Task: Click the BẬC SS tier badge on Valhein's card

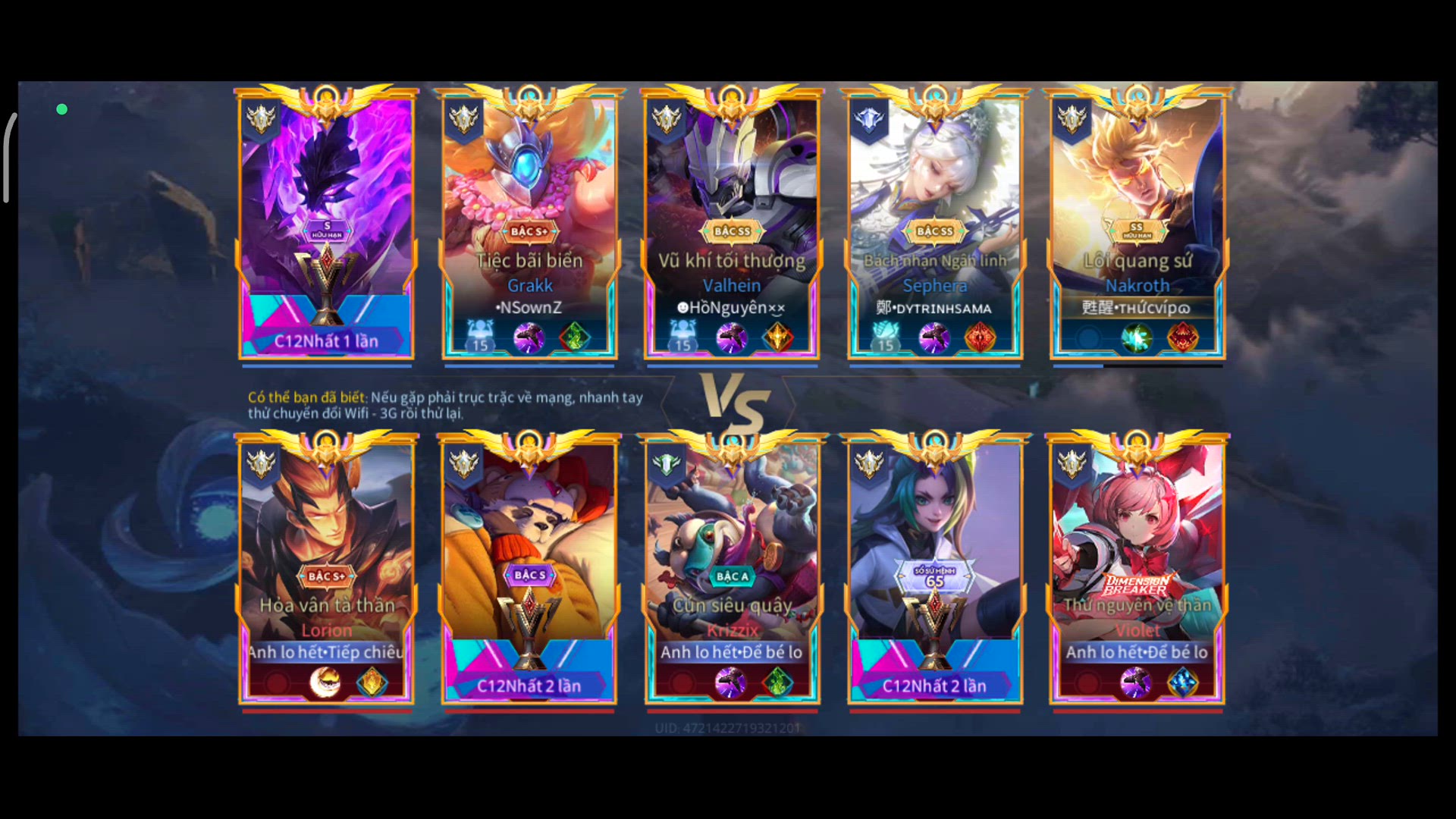Action: coord(732,233)
